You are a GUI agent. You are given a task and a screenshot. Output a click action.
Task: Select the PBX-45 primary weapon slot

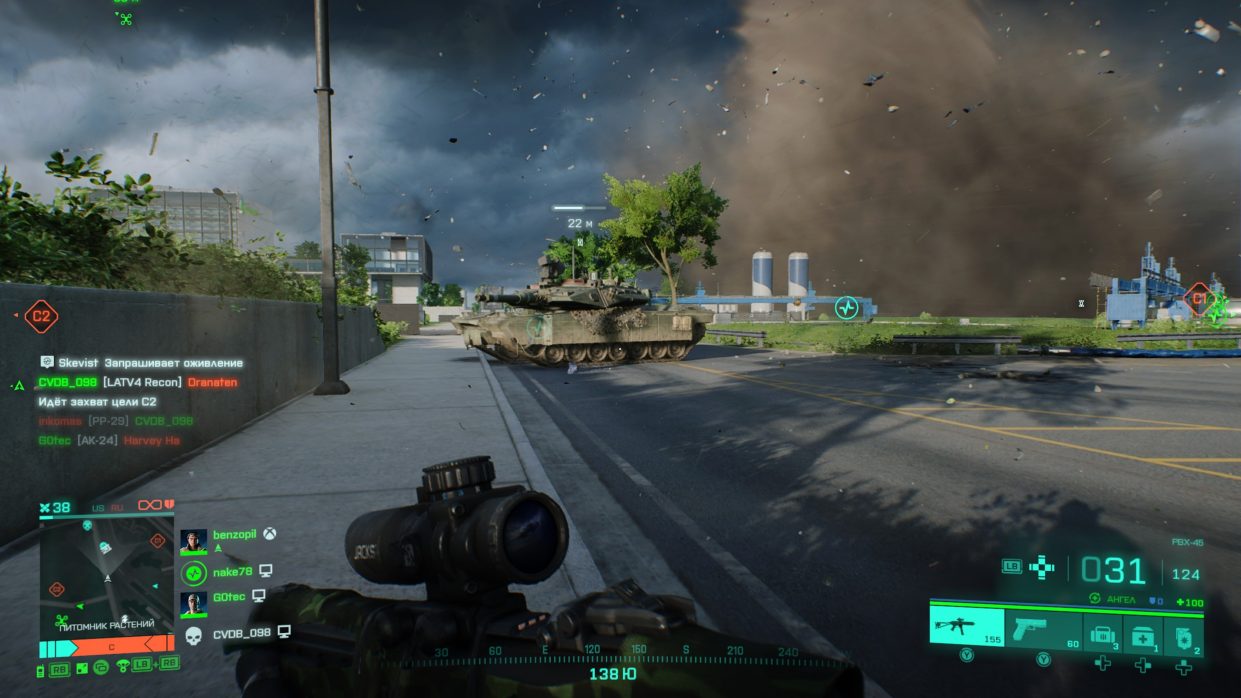pyautogui.click(x=966, y=624)
